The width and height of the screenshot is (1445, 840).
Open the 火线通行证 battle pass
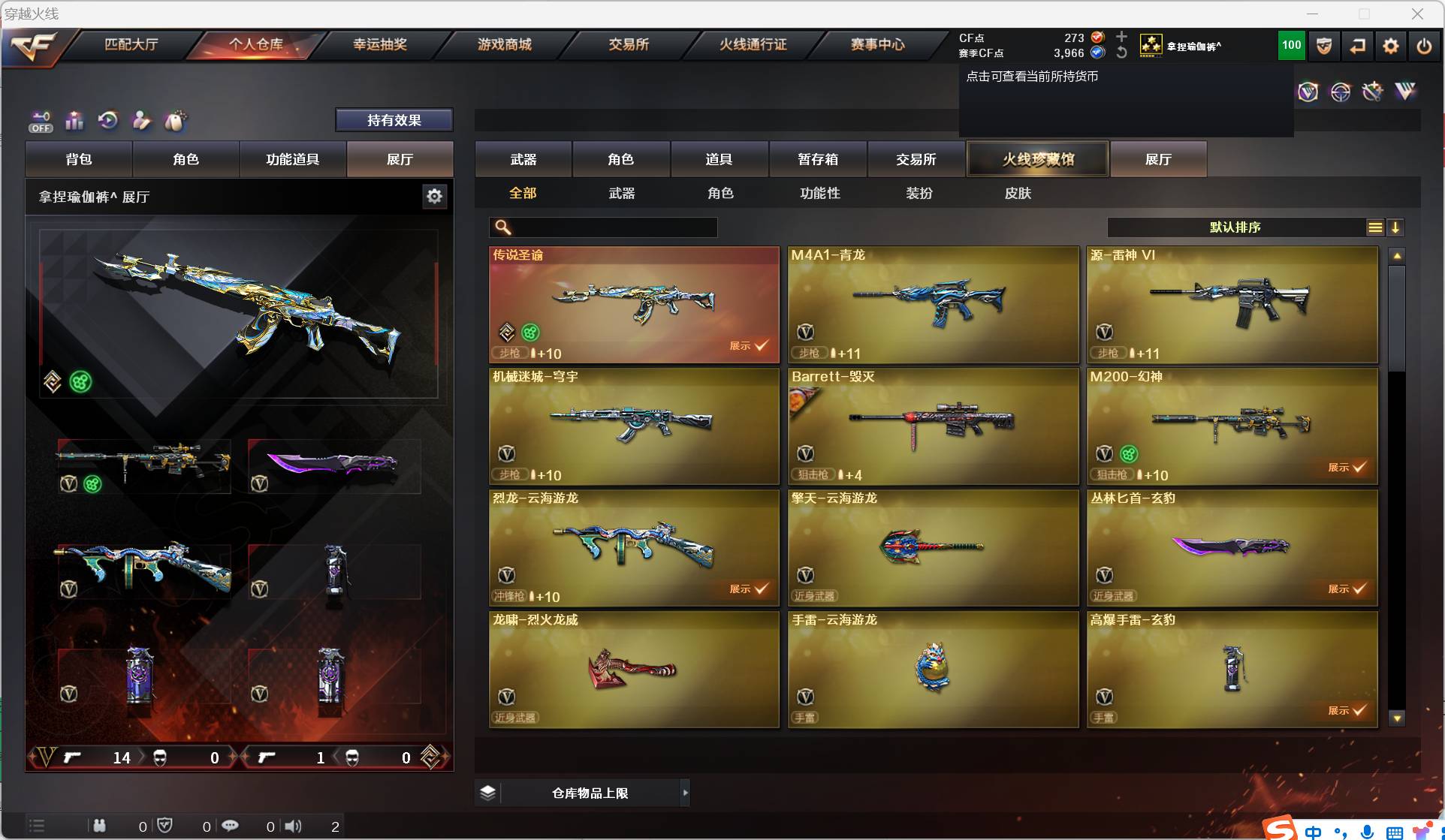tap(753, 44)
